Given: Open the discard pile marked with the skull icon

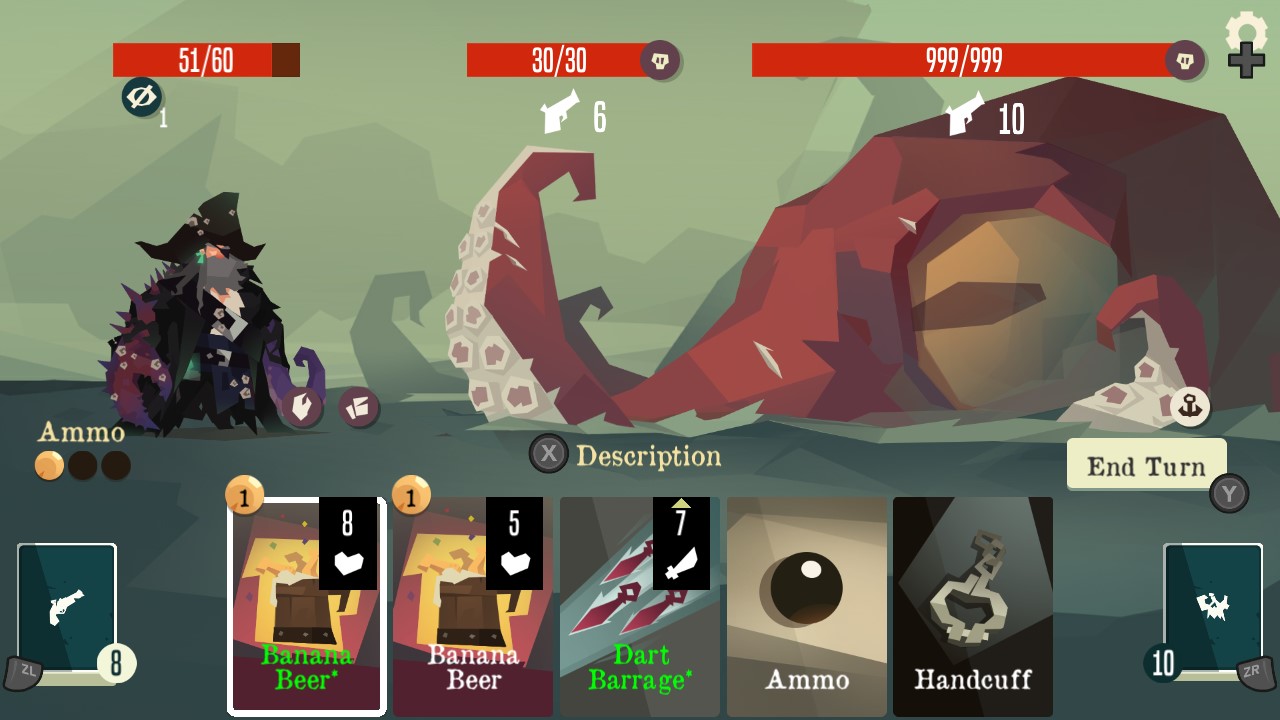Looking at the screenshot, I should click(1213, 605).
